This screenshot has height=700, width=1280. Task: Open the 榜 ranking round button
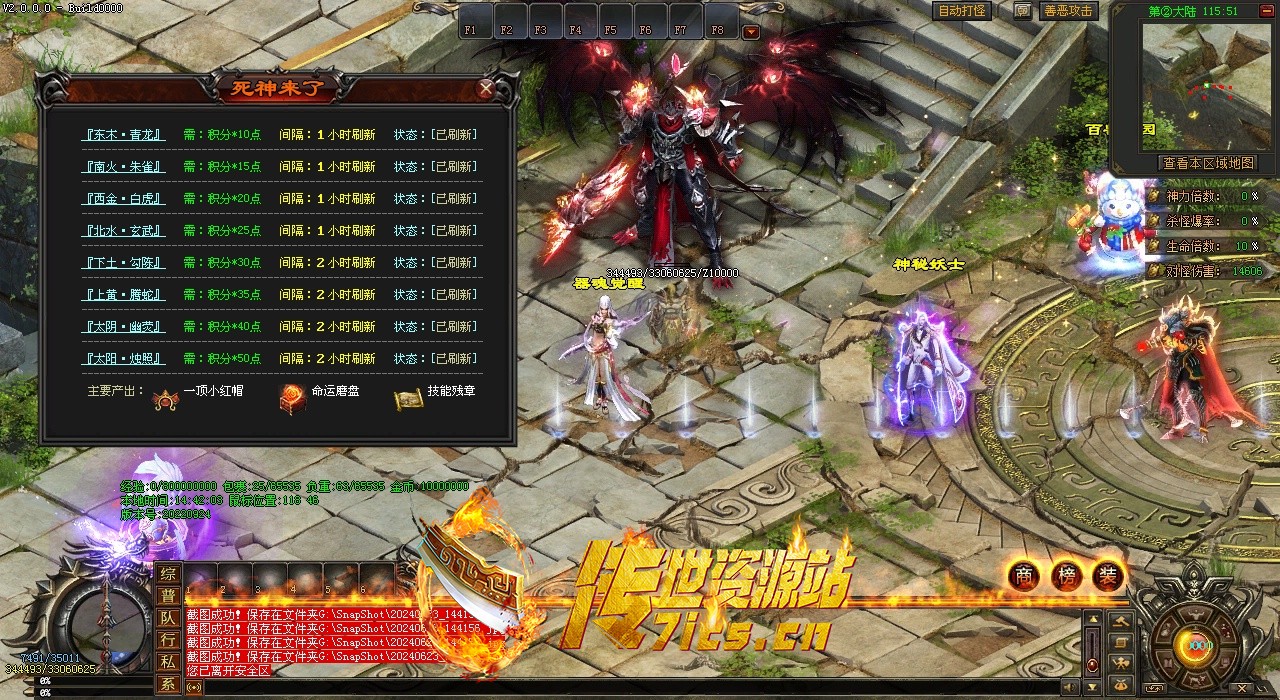point(1066,575)
